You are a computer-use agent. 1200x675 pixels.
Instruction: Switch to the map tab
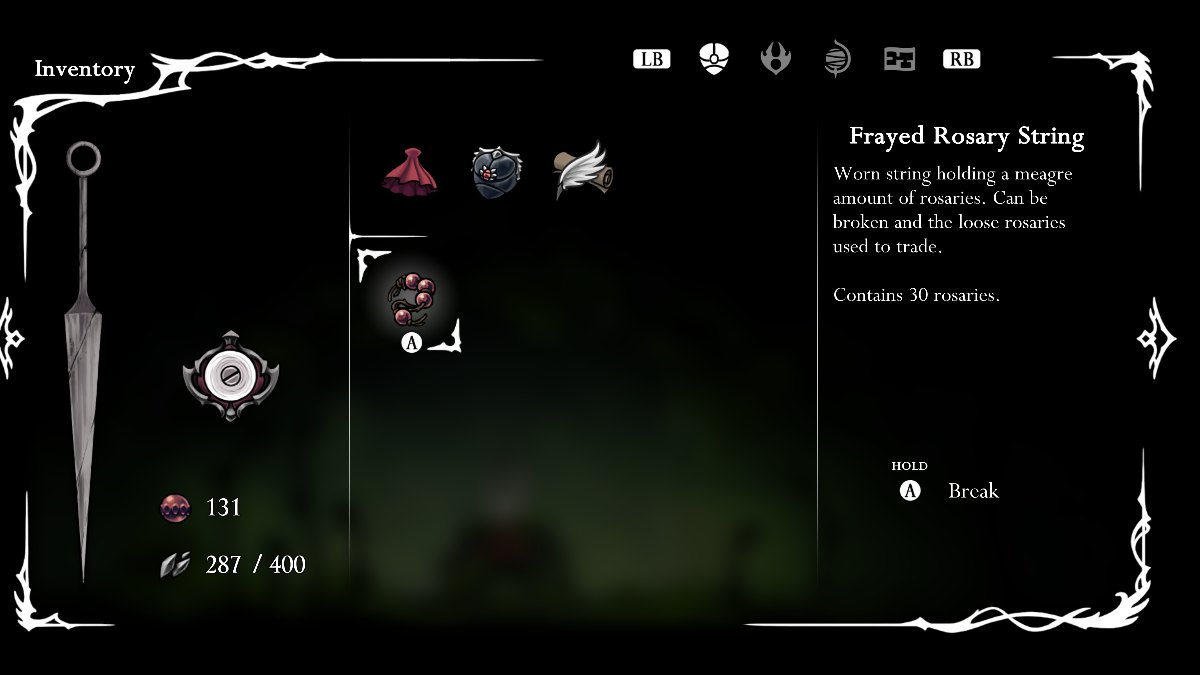tap(899, 59)
